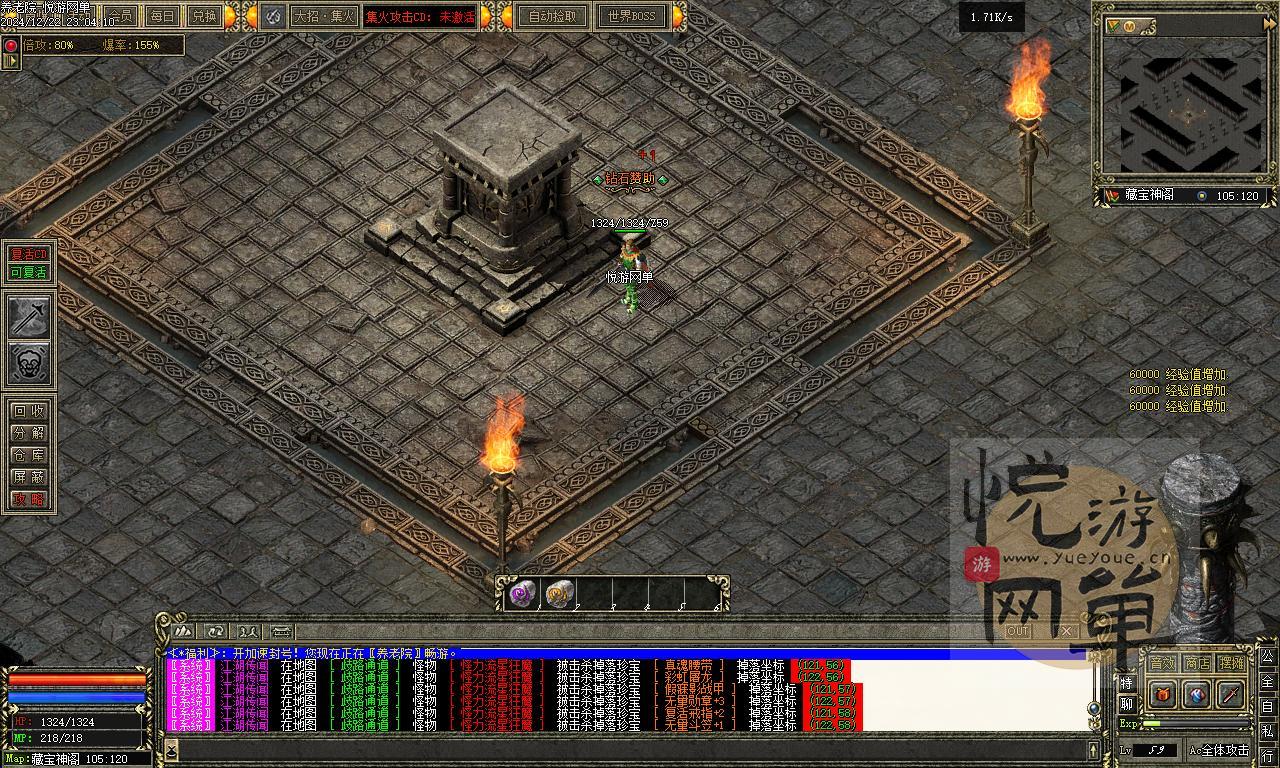
Task: Open the 兑换 exchange menu
Action: [204, 16]
